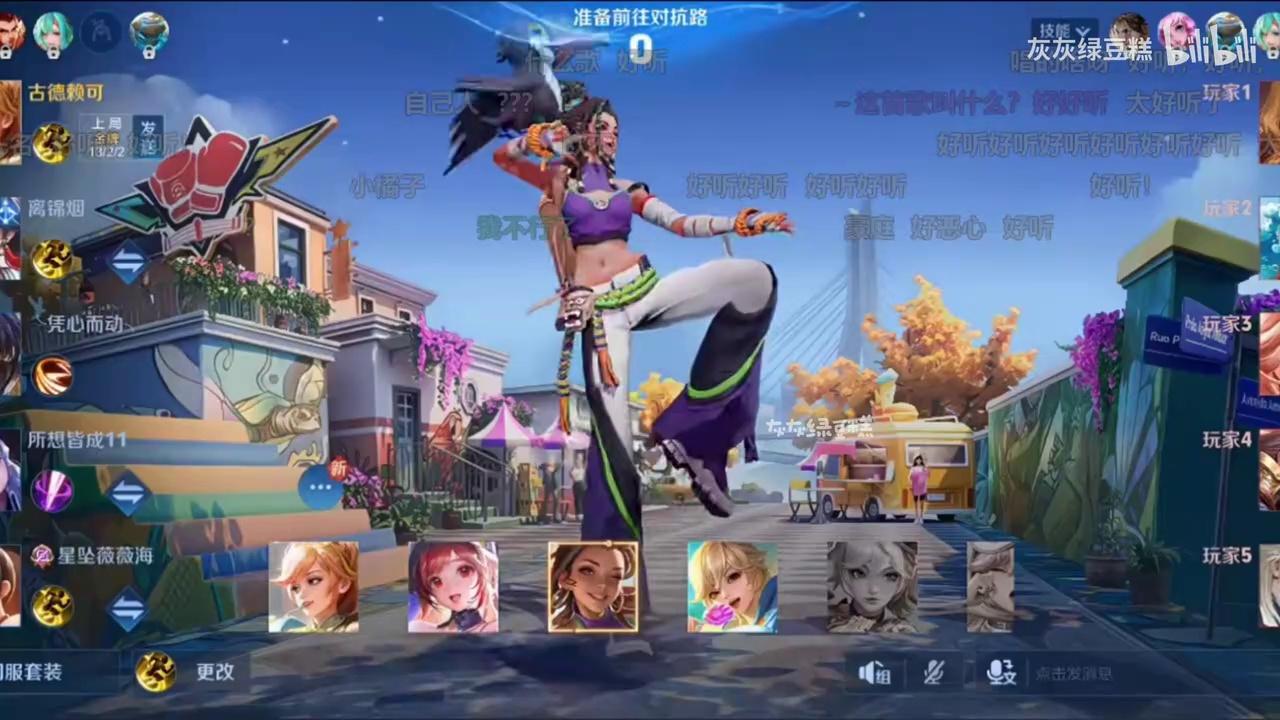Toggle the muted microphone icon

point(935,673)
